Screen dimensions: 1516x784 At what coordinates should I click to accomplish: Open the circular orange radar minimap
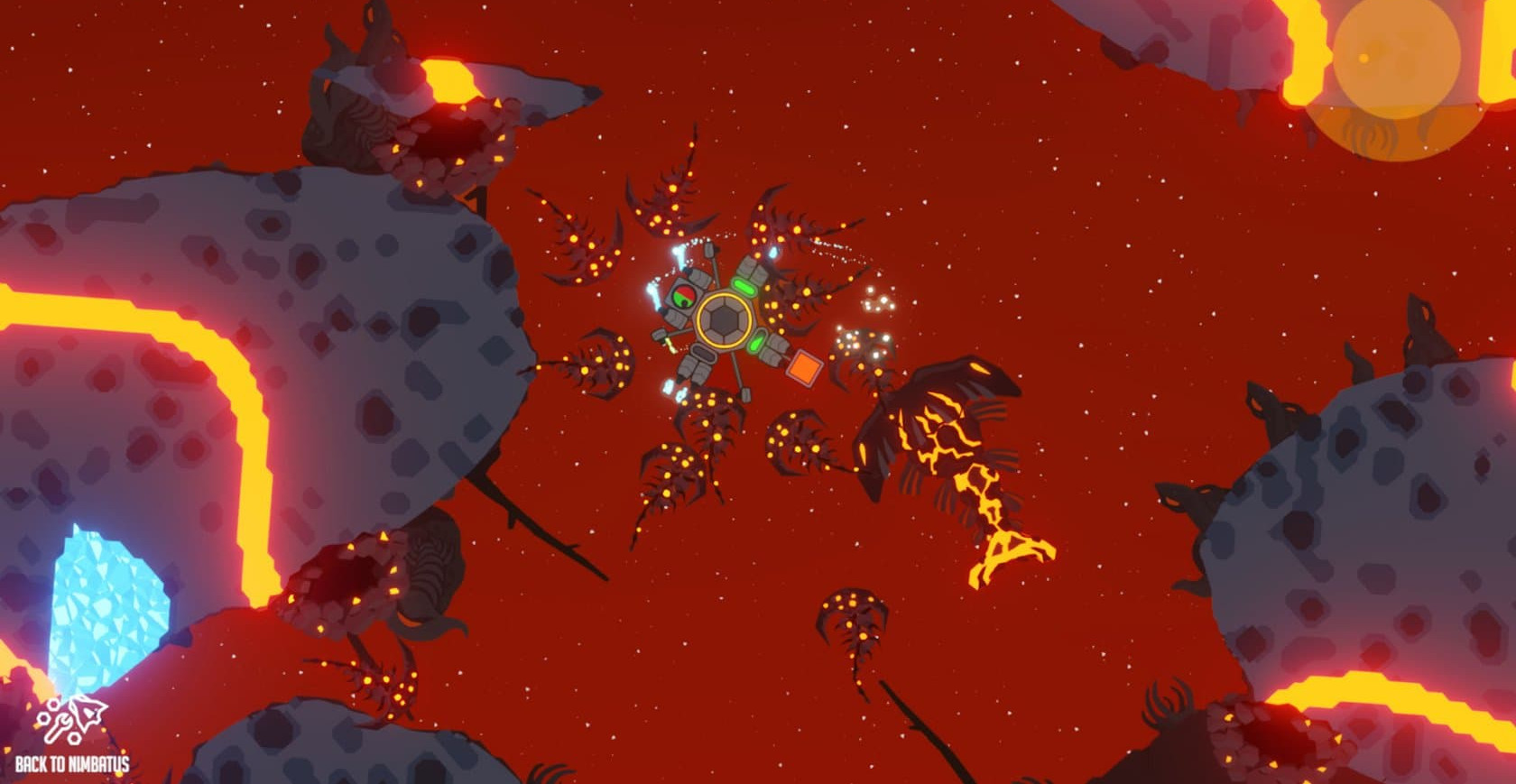[1395, 58]
